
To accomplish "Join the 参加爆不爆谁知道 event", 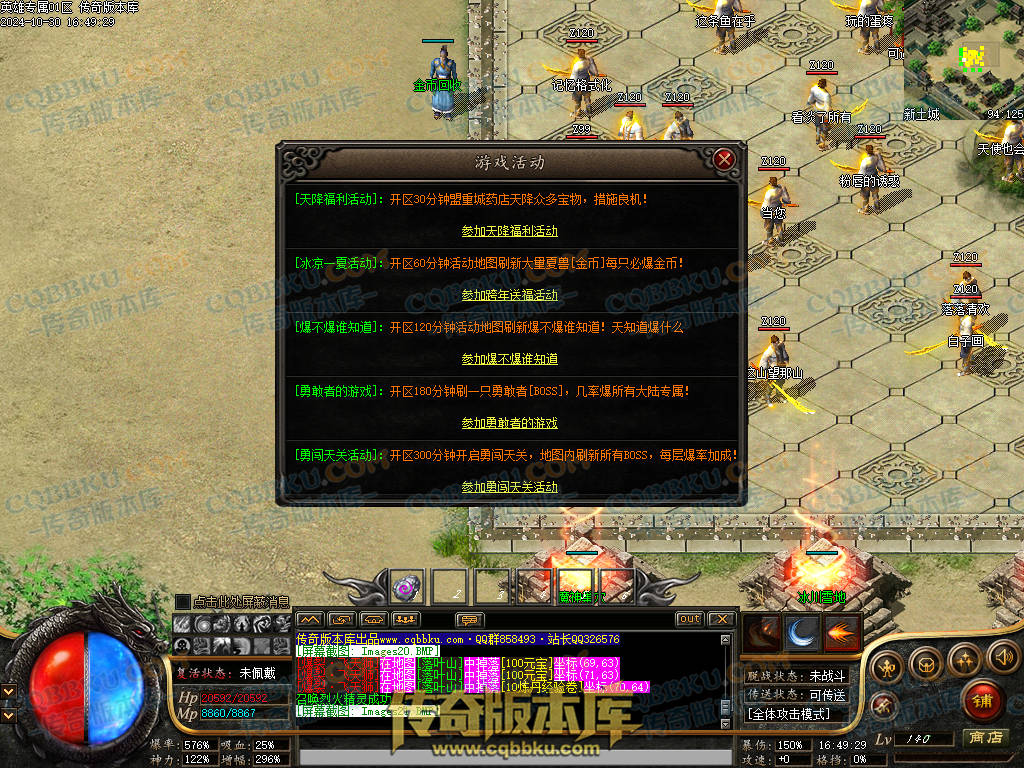I will (x=509, y=359).
